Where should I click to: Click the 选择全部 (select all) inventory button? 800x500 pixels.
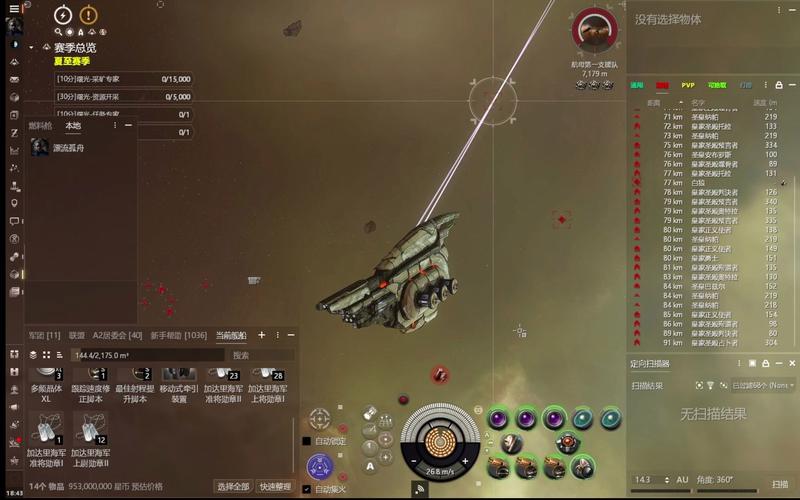(x=233, y=487)
